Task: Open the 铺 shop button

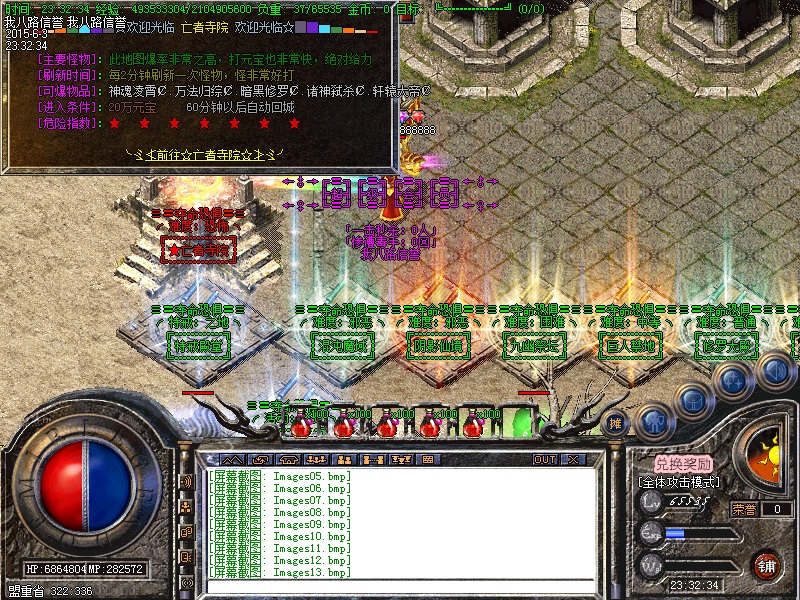Action: point(767,566)
